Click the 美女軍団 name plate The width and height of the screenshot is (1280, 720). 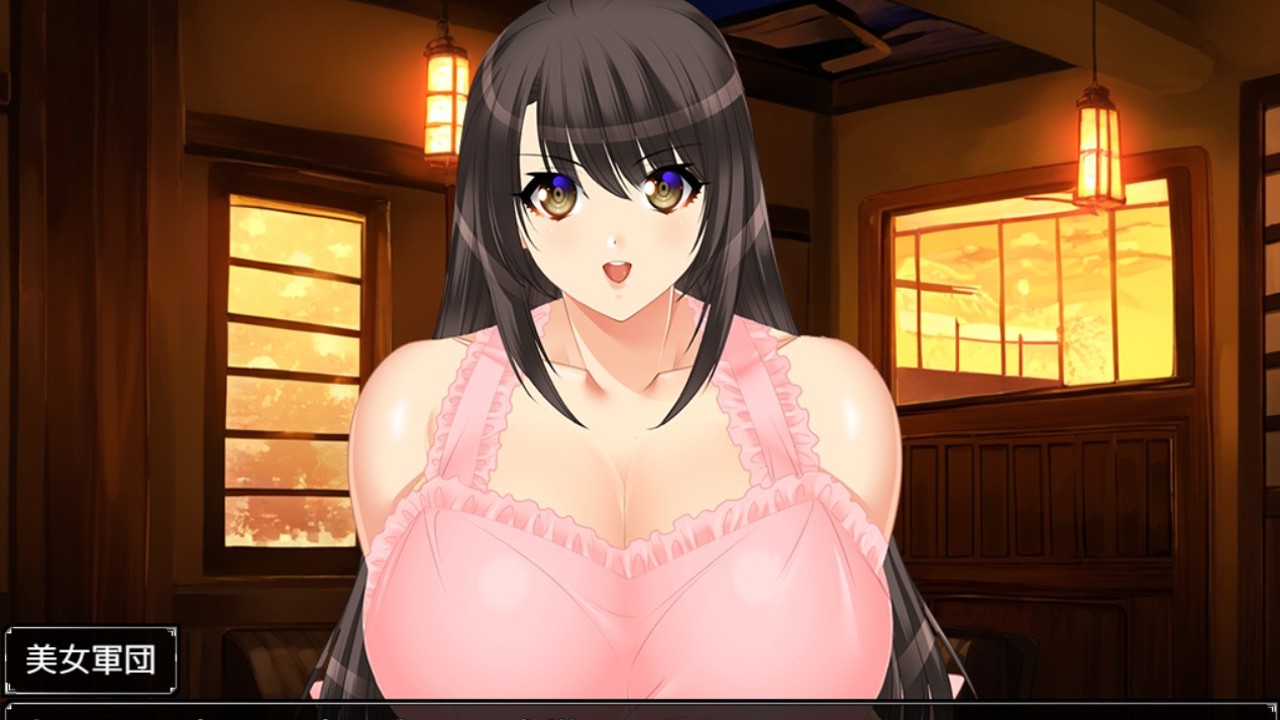click(x=90, y=659)
